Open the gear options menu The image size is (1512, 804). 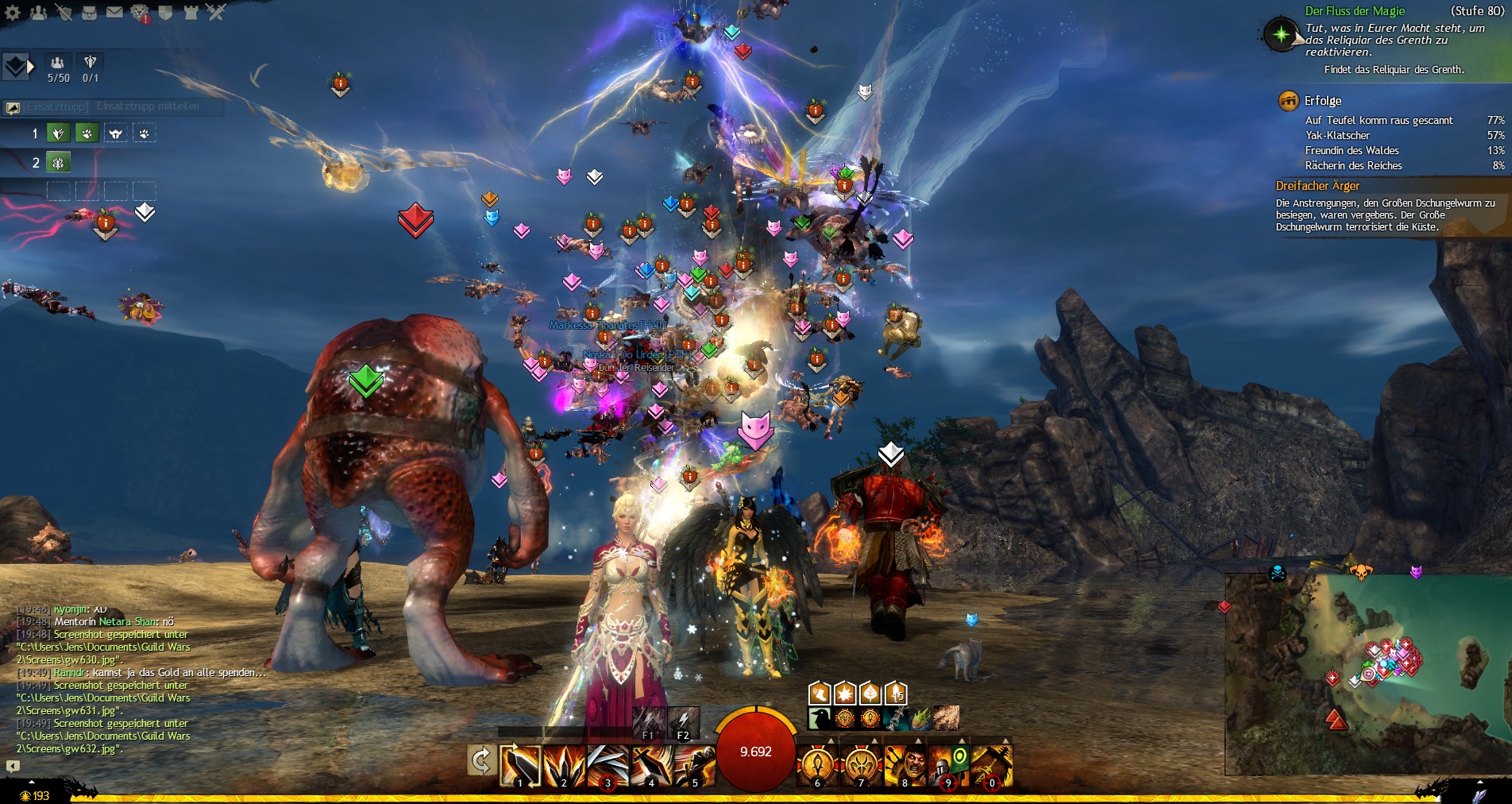(13, 12)
